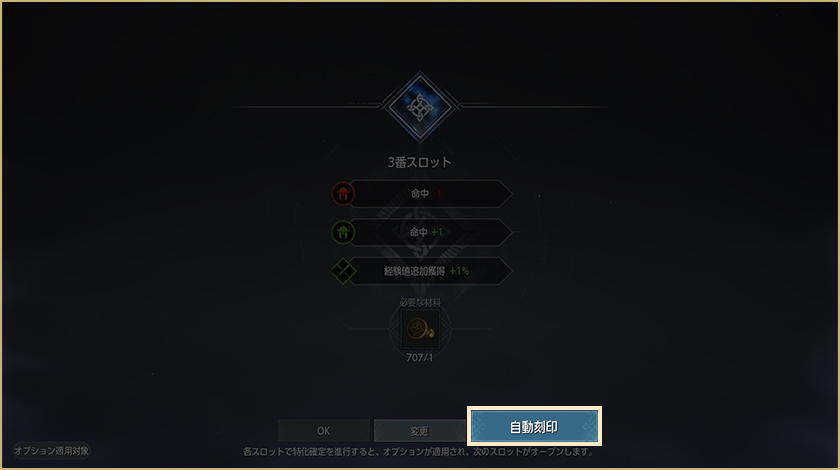840x470 pixels.
Task: Choose the 変更 change button
Action: (x=419, y=431)
